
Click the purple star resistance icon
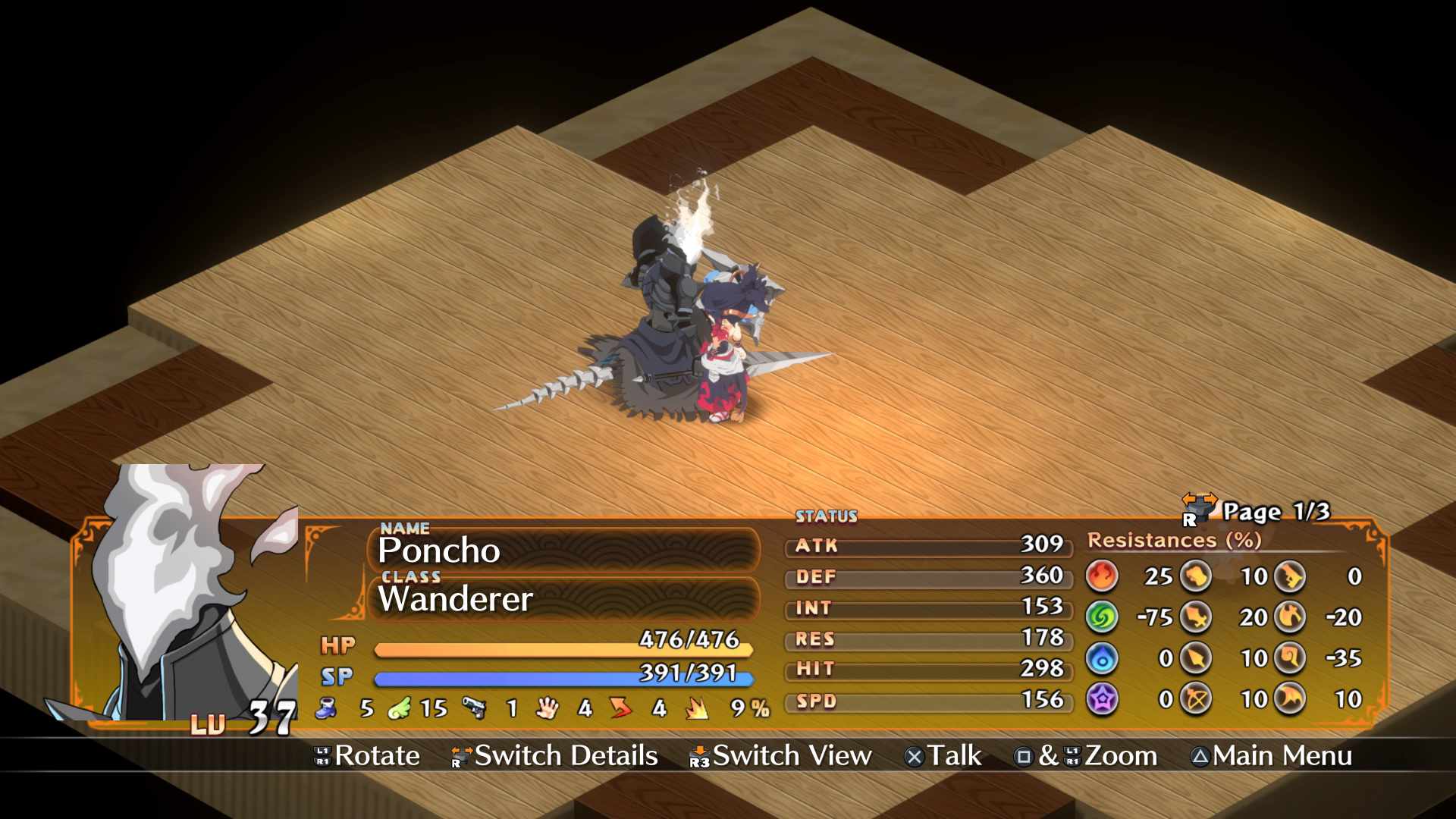(x=1102, y=699)
